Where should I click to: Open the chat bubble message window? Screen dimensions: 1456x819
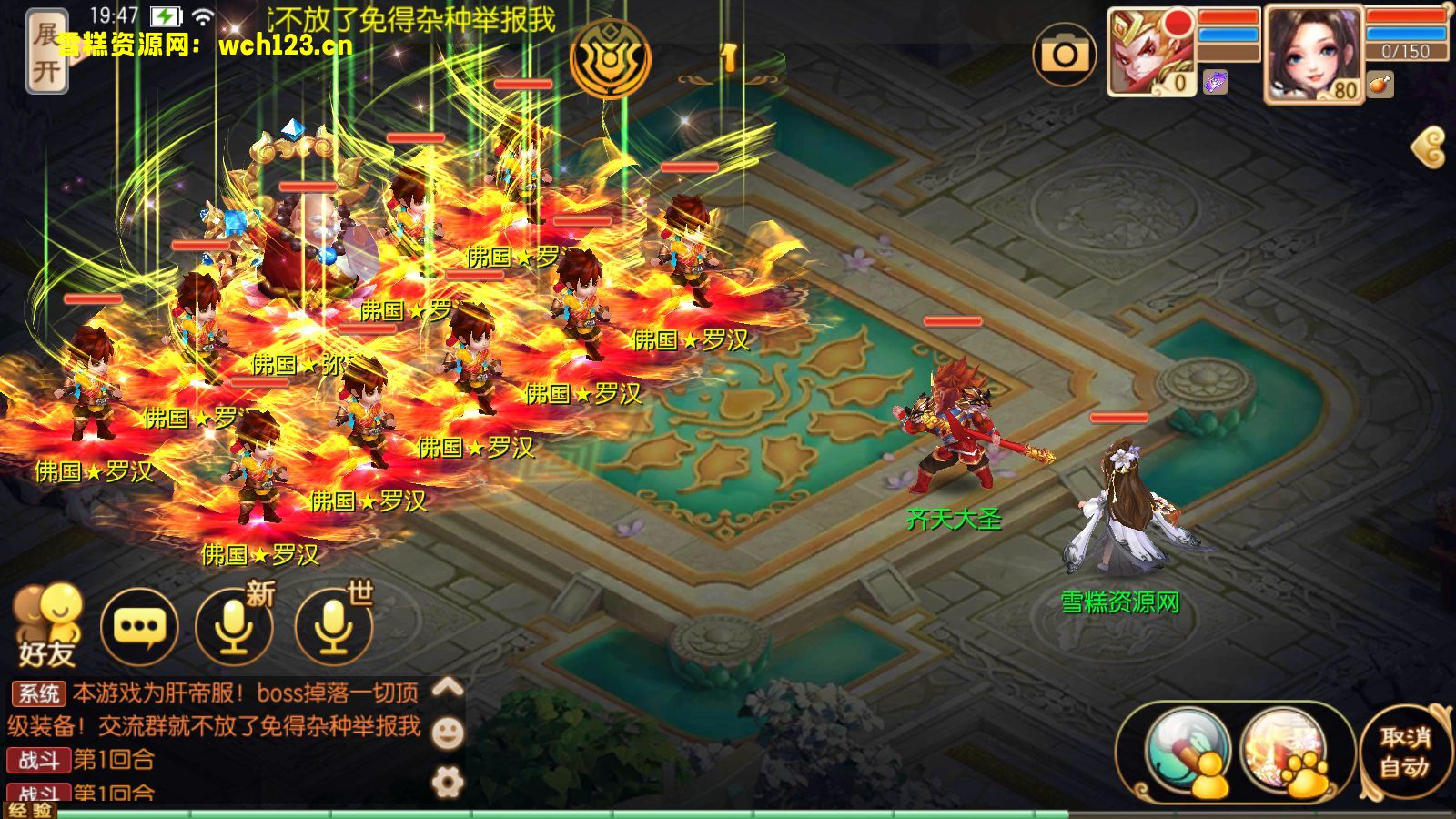(x=138, y=628)
